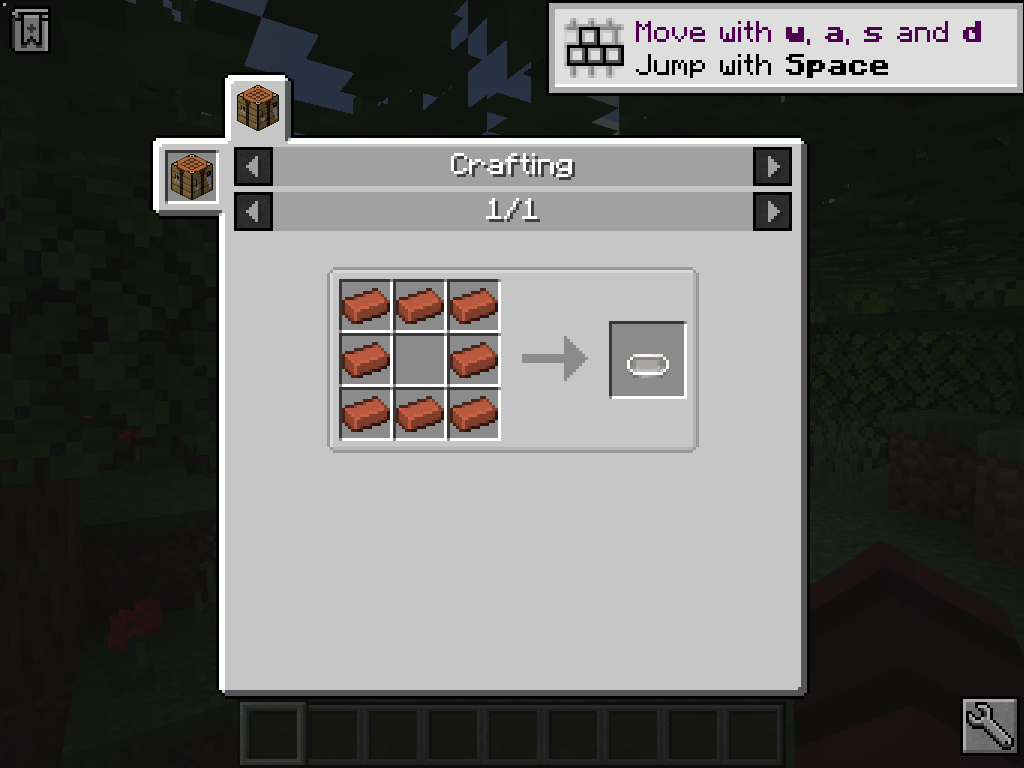Go to the next recipe category
Image resolution: width=1024 pixels, height=768 pixels.
772,166
